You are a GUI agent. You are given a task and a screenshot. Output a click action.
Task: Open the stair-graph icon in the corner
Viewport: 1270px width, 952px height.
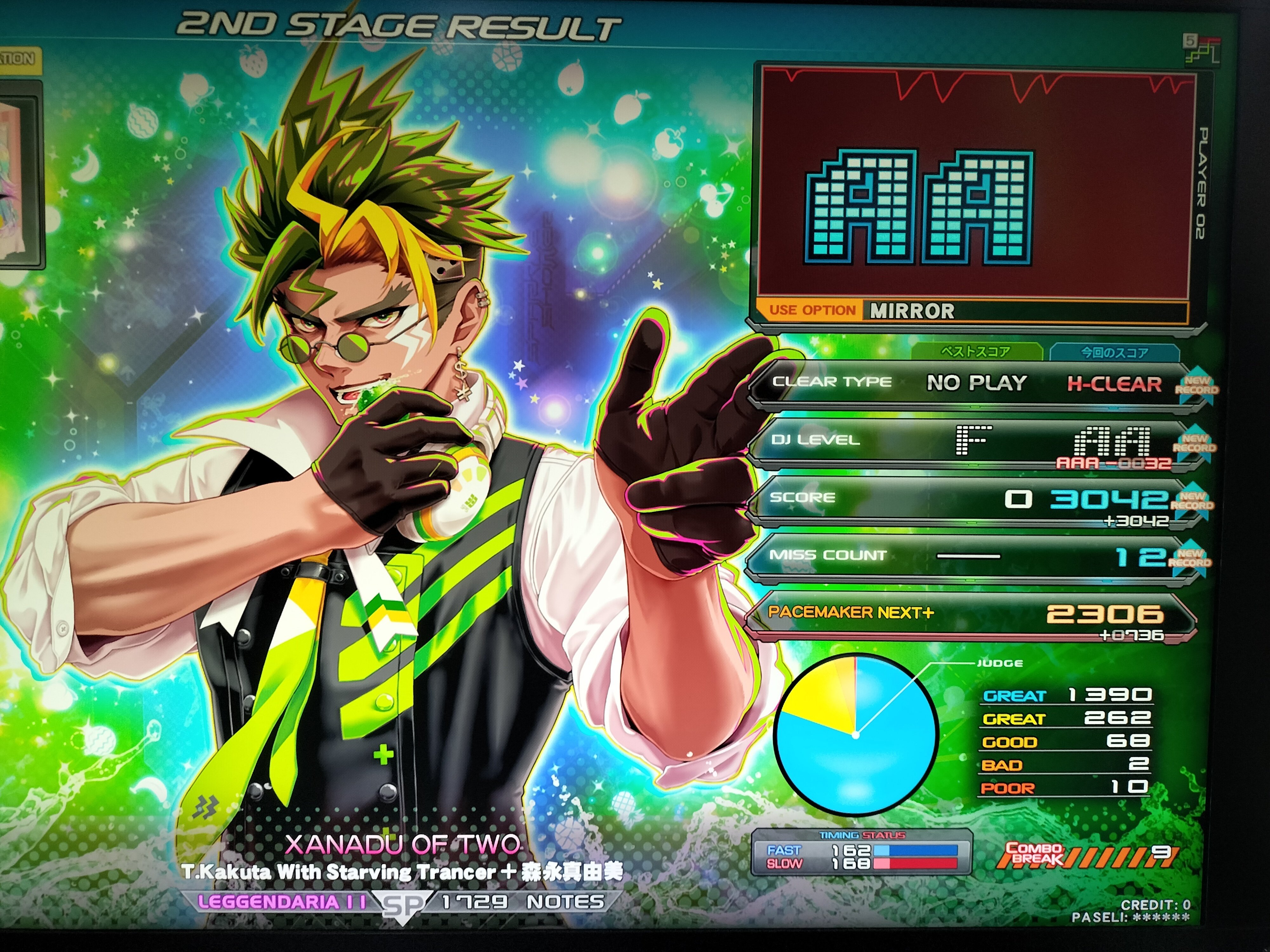pos(1201,50)
